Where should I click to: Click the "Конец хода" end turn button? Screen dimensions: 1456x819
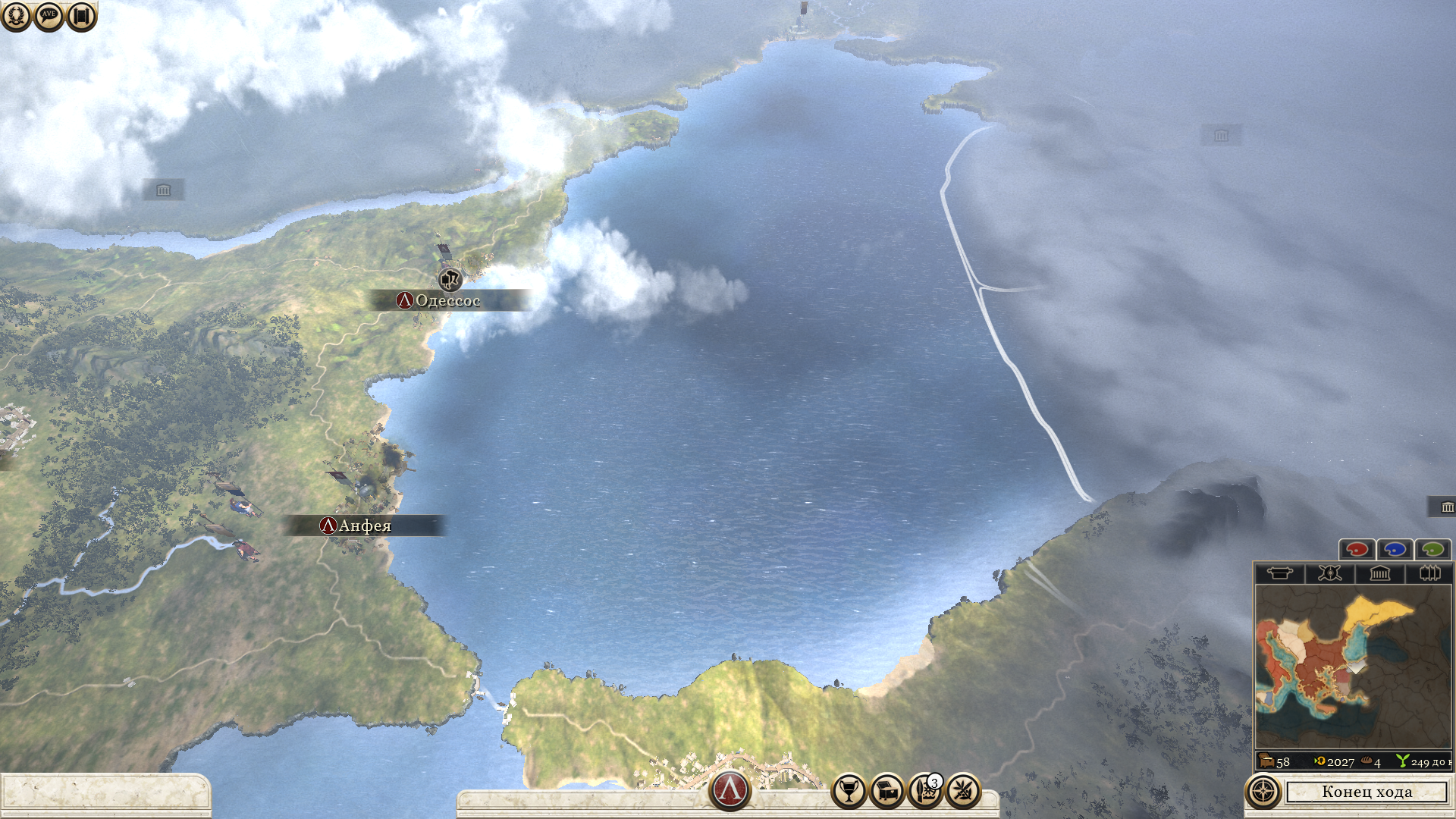[1367, 792]
